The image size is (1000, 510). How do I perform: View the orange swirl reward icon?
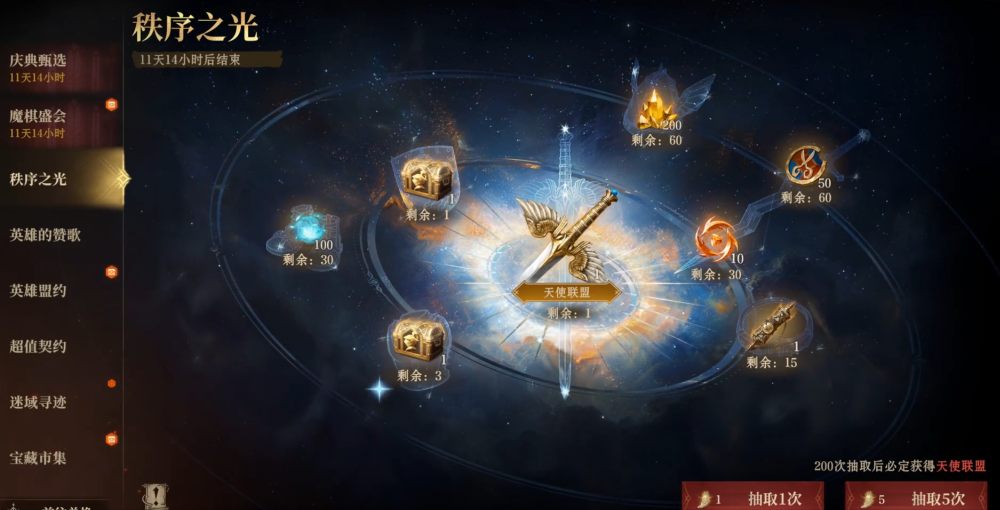point(716,240)
